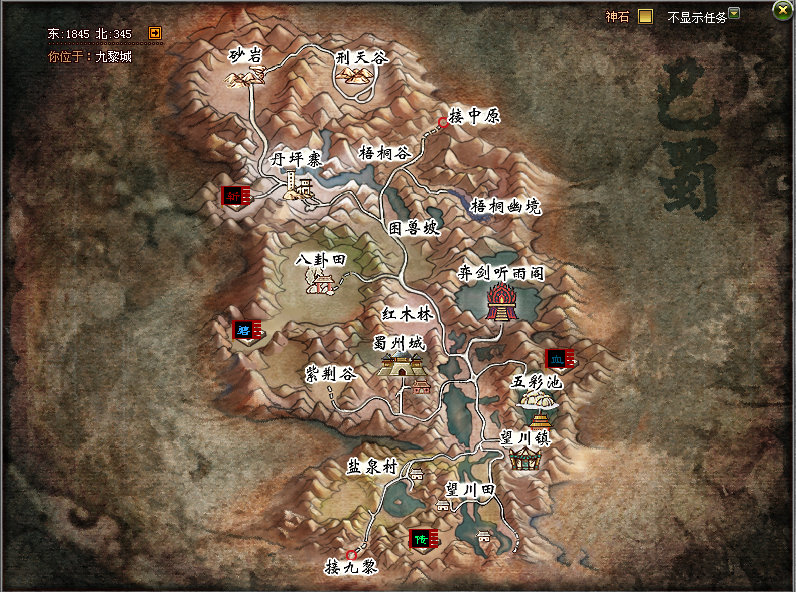
Task: Select the 砂岩 area on the map
Action: click(x=245, y=56)
